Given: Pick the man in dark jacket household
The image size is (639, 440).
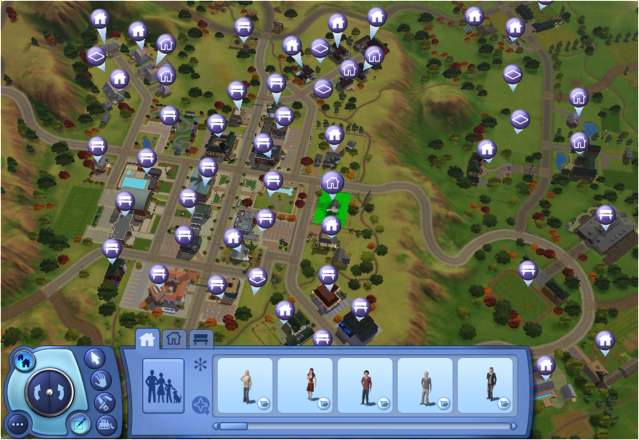Looking at the screenshot, I should [485, 385].
